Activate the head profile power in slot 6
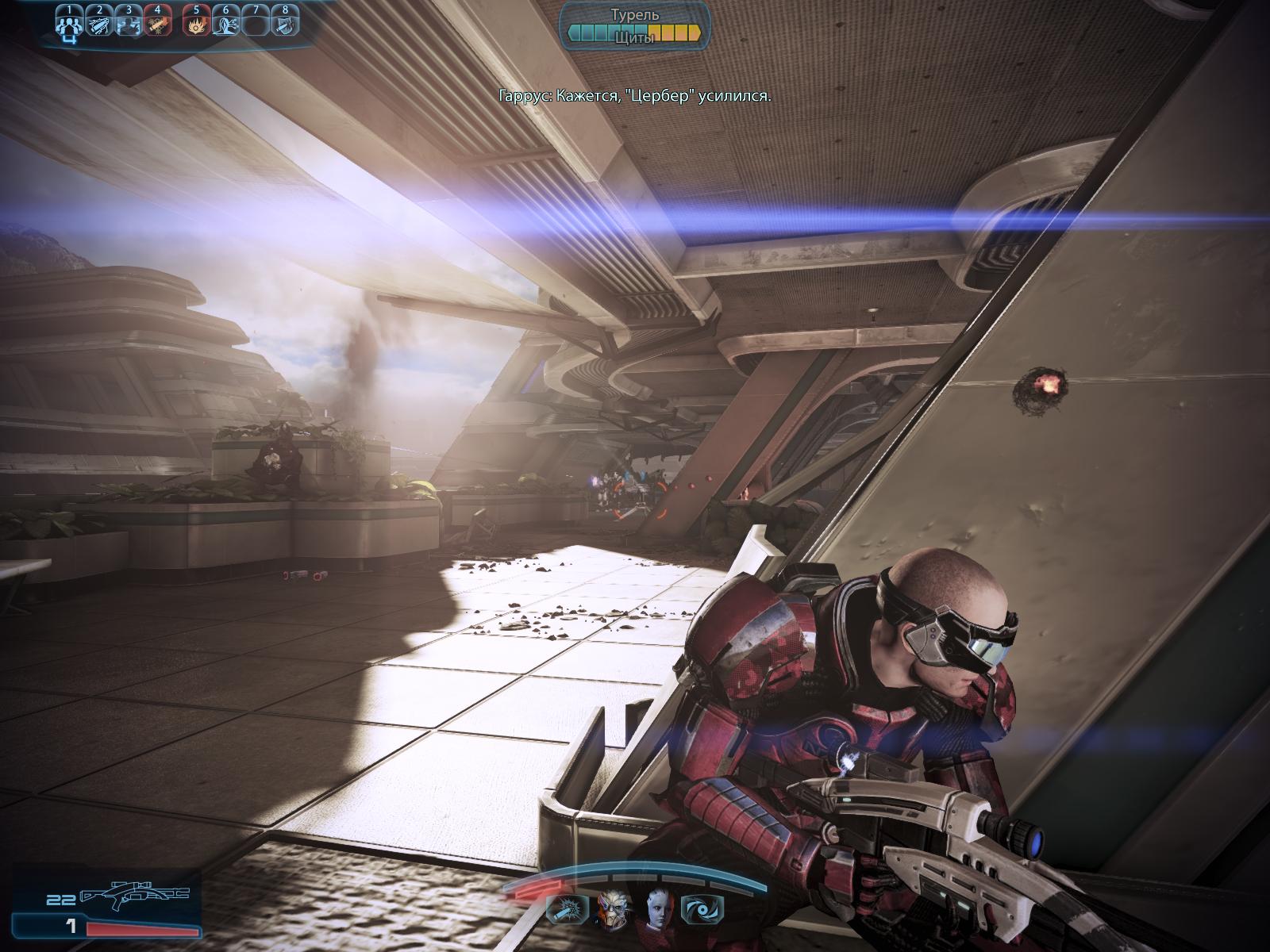The height and width of the screenshot is (952, 1270). (x=225, y=26)
